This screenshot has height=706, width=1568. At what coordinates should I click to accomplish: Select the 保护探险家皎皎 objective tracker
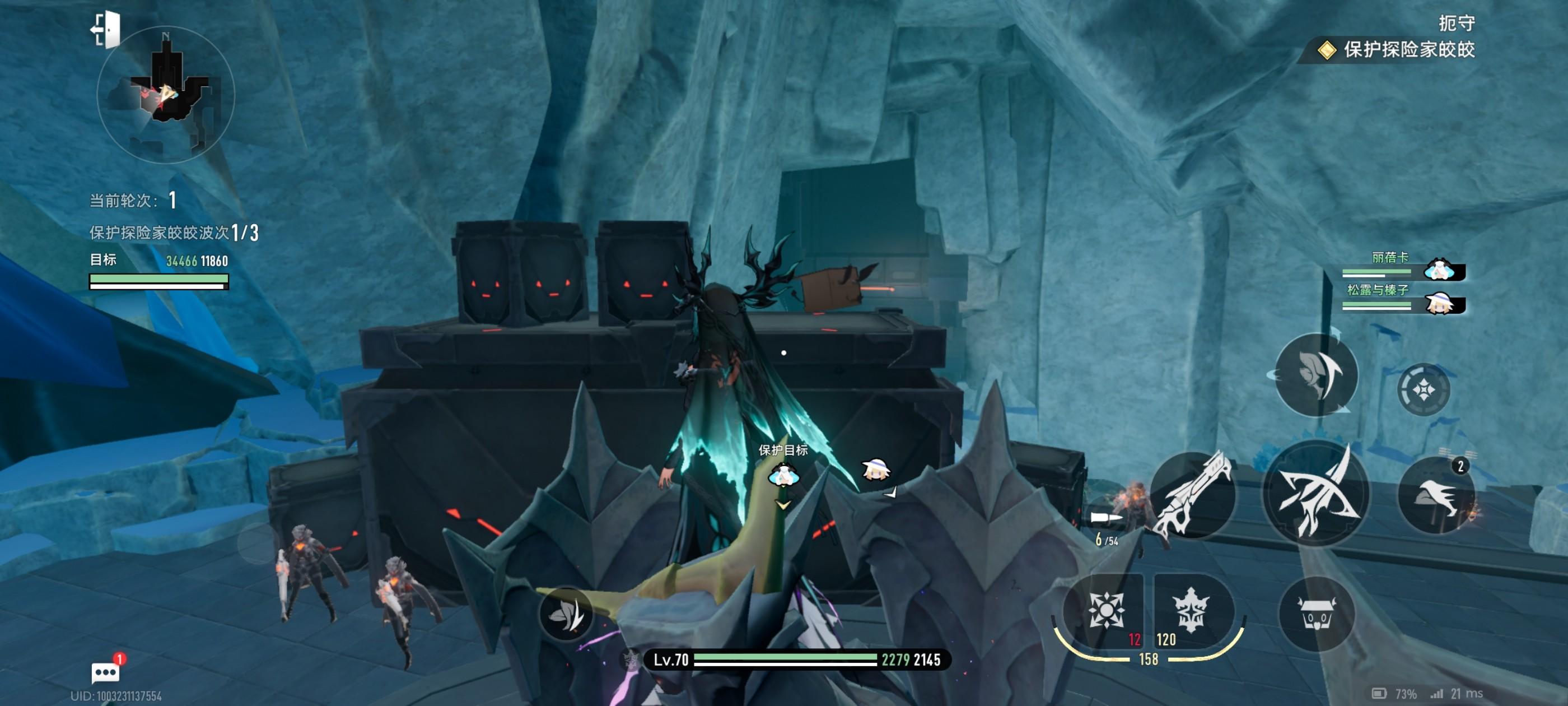coord(1399,49)
